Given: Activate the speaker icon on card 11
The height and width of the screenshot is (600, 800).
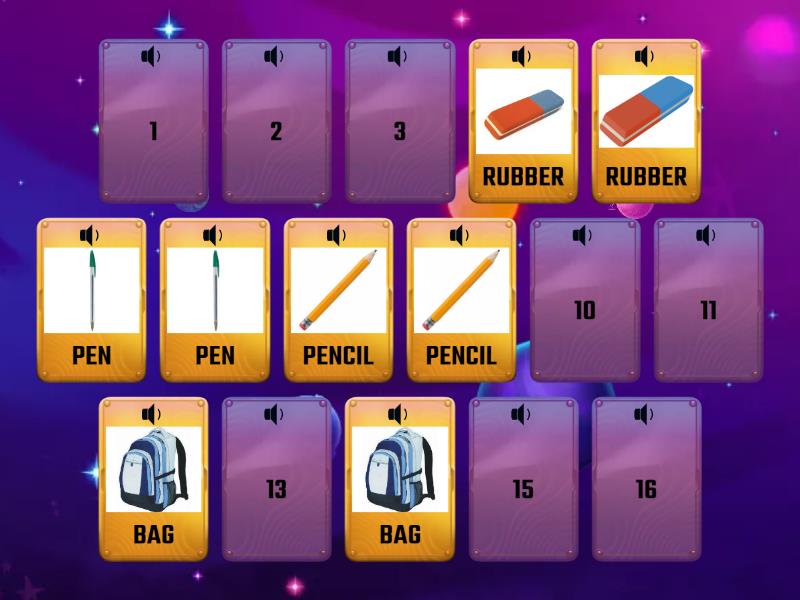Looking at the screenshot, I should [x=707, y=236].
